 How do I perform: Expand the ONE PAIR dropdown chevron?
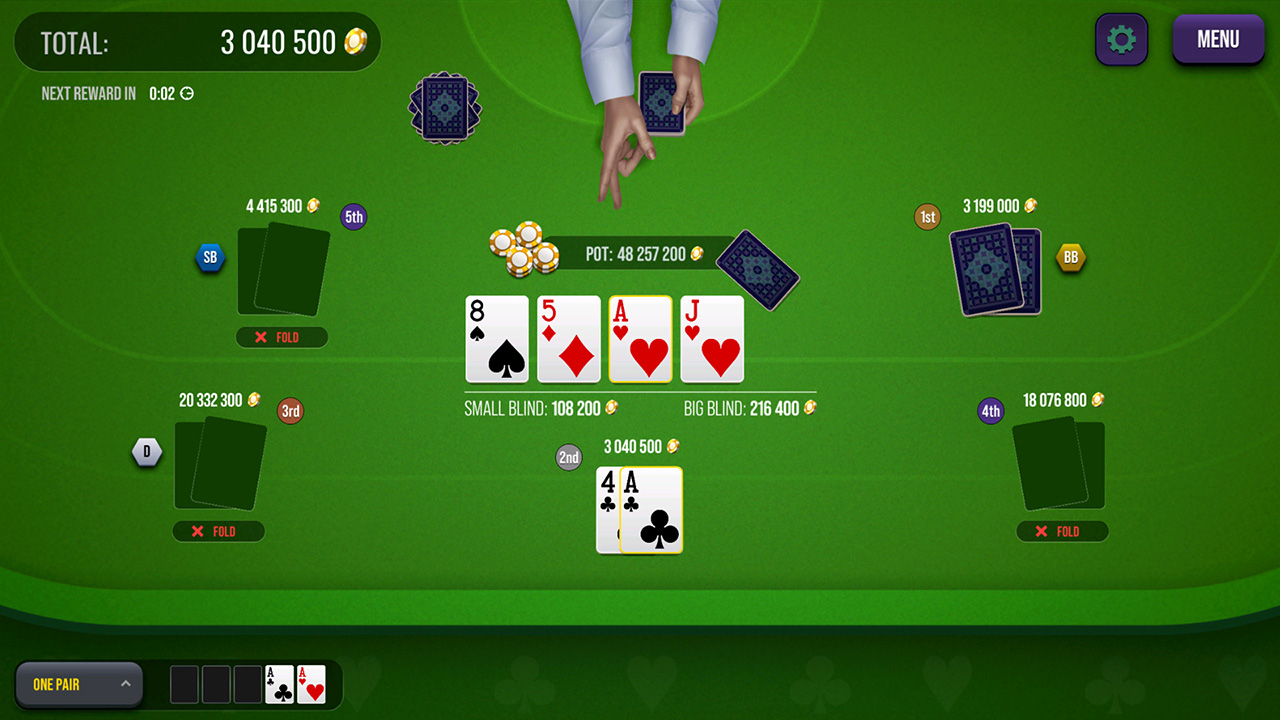pos(125,684)
